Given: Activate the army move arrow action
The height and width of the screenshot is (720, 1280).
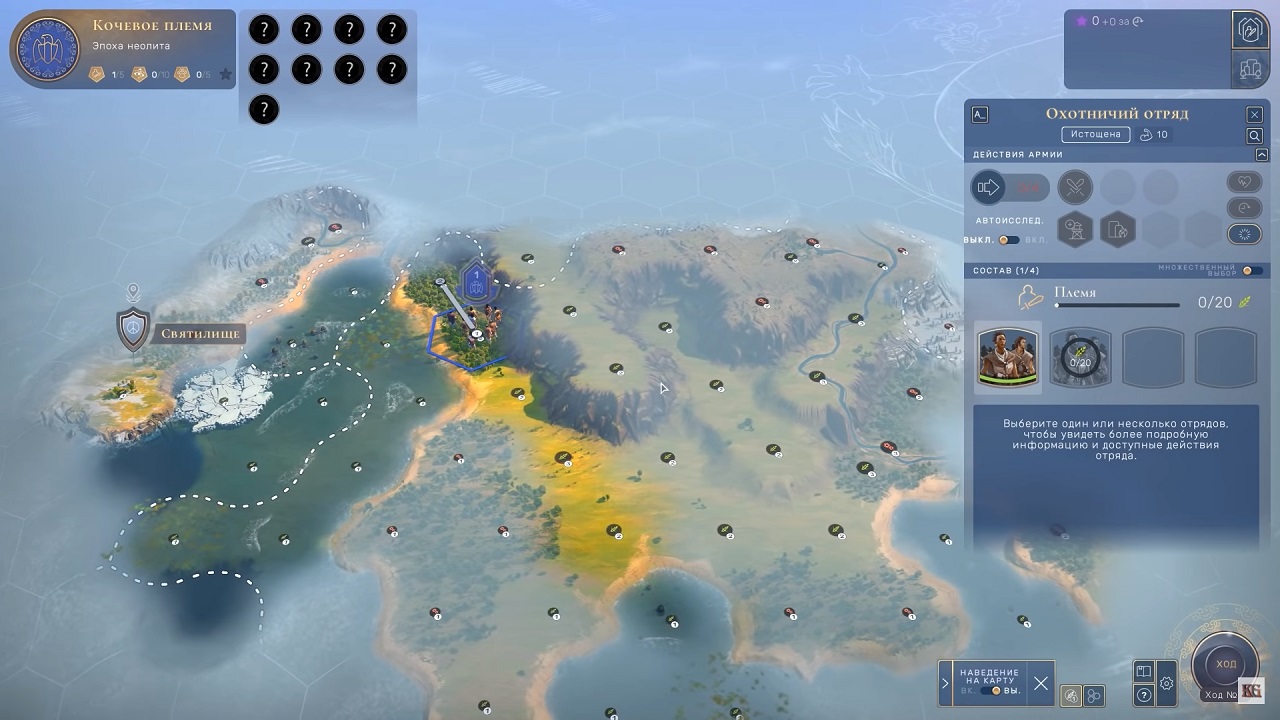Looking at the screenshot, I should [x=989, y=187].
